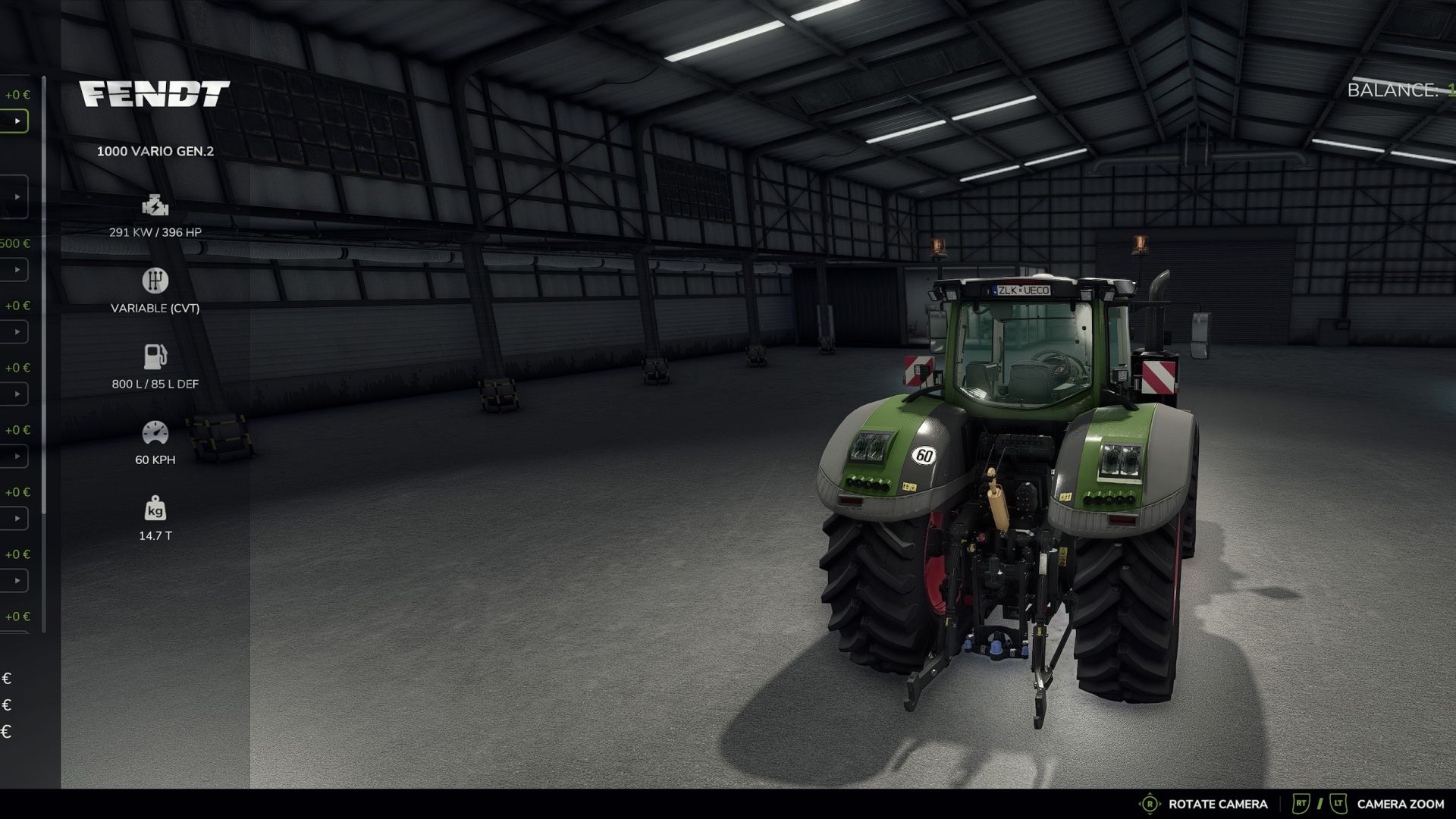The image size is (1456, 819).
Task: Select the transmission gear shift icon
Action: click(155, 281)
